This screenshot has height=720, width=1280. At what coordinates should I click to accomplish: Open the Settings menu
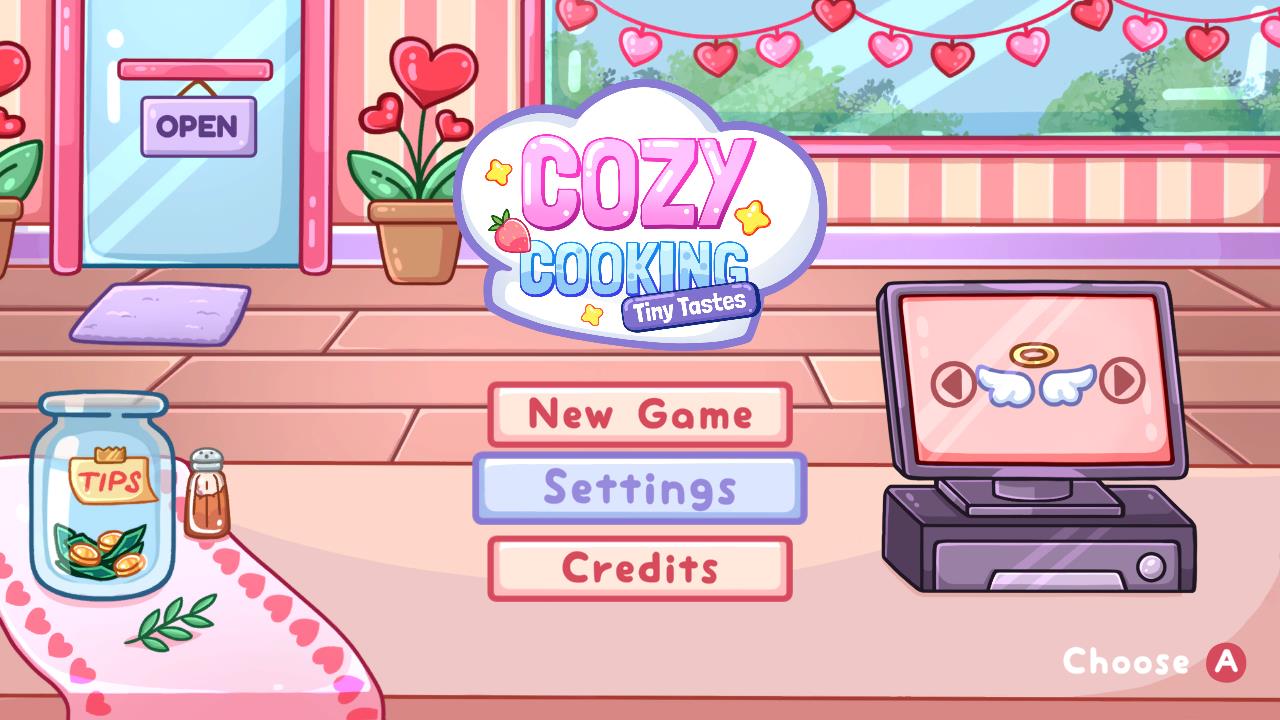[x=640, y=489]
